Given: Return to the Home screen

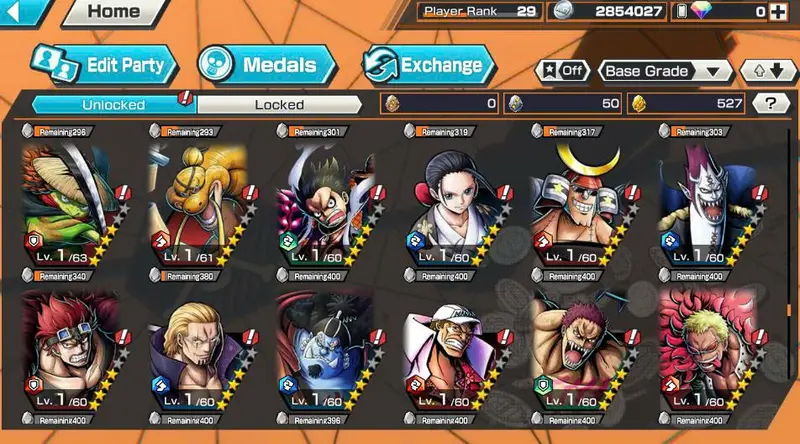Looking at the screenshot, I should (x=112, y=12).
